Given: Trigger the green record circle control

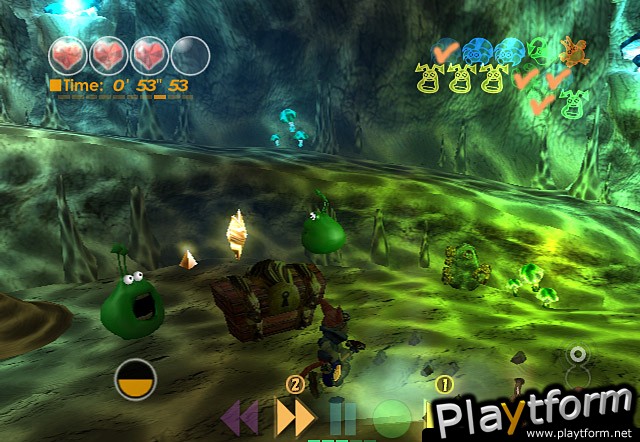Looking at the screenshot, I should 392,416.
